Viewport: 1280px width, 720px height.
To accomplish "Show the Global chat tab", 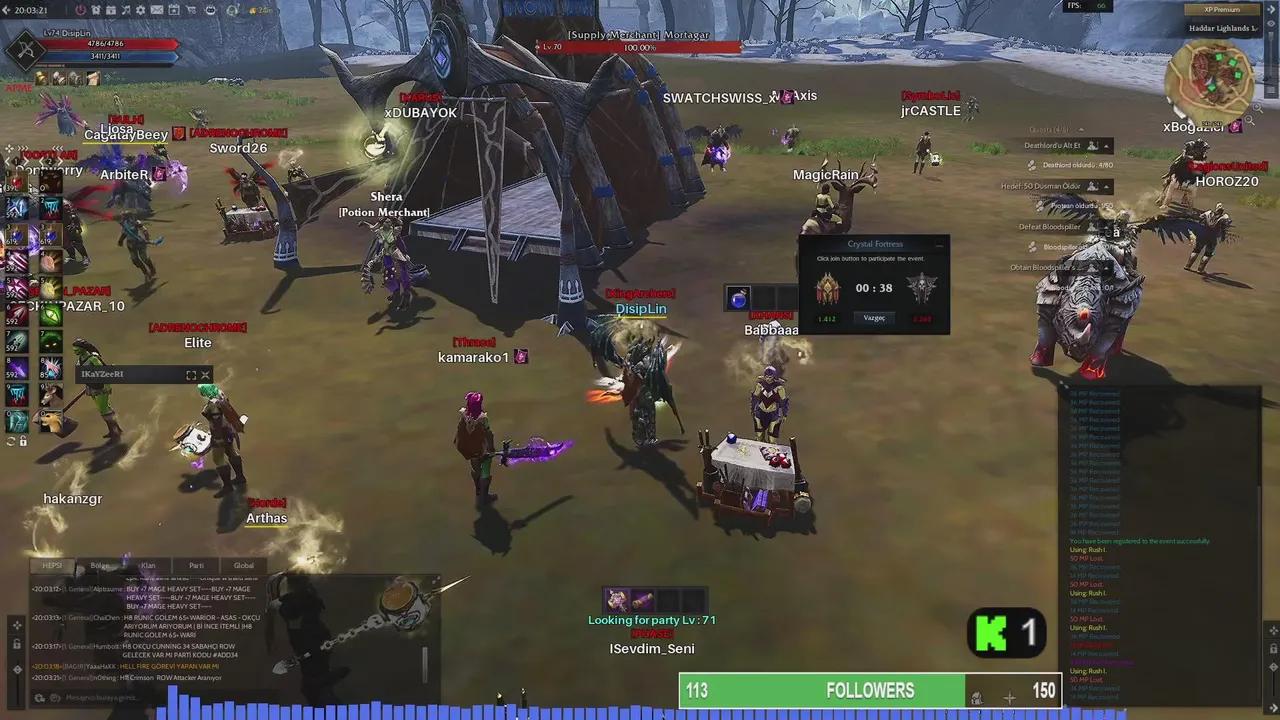I will (x=244, y=565).
